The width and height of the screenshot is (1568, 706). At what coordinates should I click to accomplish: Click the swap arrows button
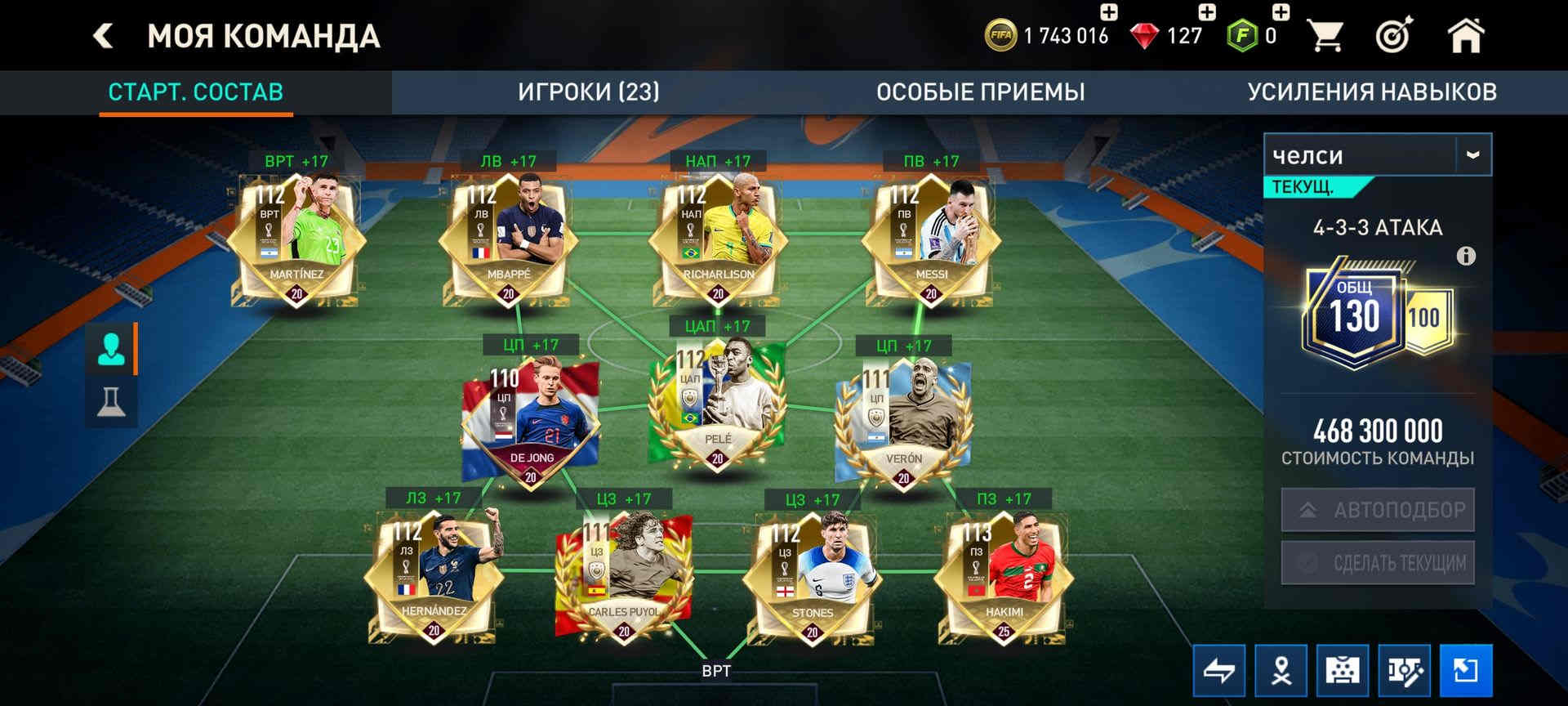pos(1218,671)
